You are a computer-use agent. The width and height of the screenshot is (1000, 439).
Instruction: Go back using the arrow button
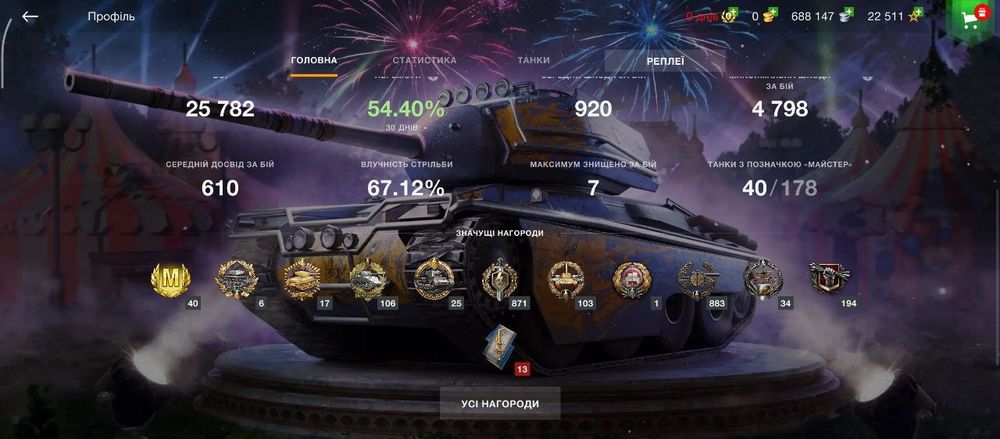30,16
